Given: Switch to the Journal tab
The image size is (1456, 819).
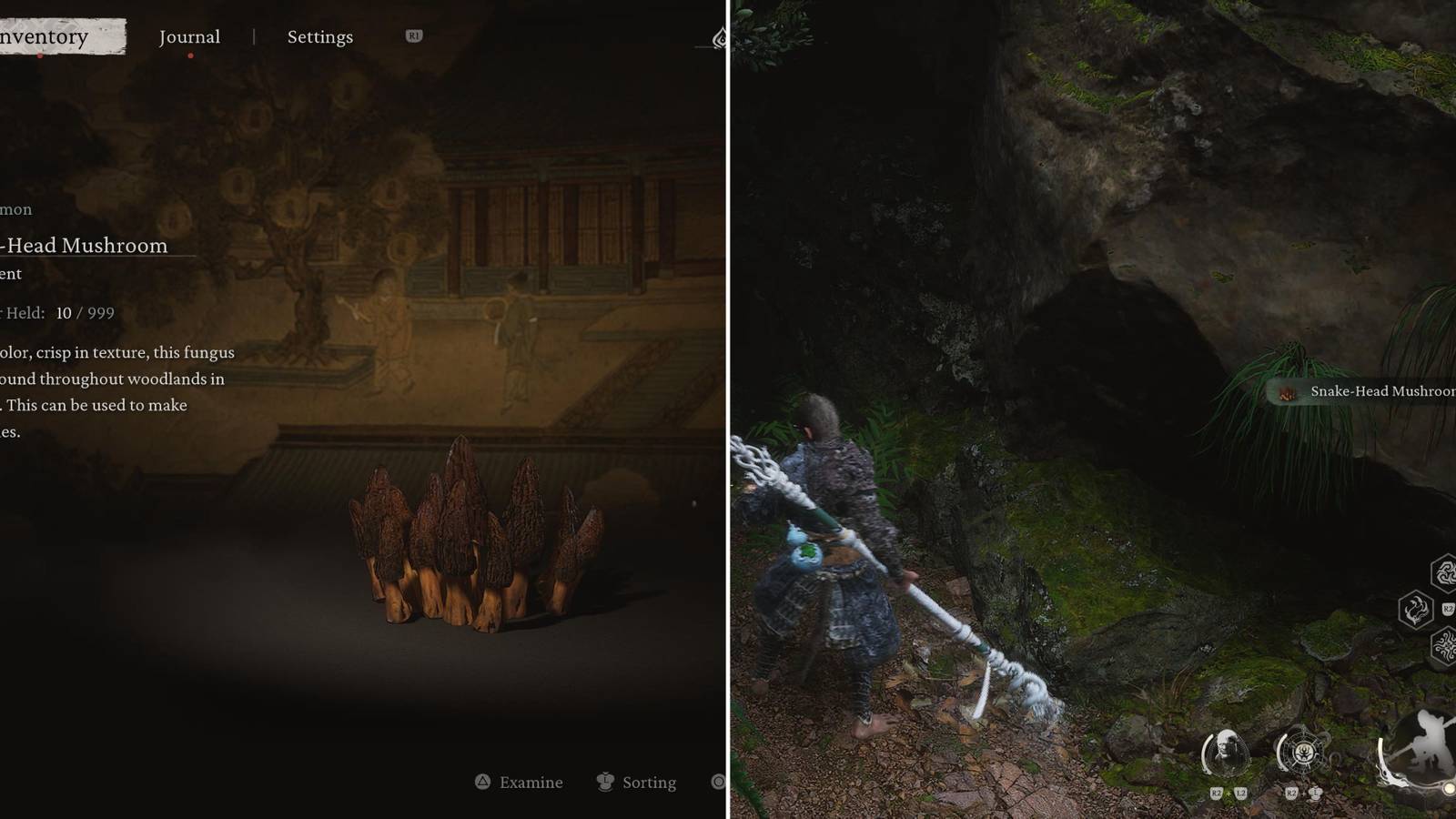Looking at the screenshot, I should (189, 36).
